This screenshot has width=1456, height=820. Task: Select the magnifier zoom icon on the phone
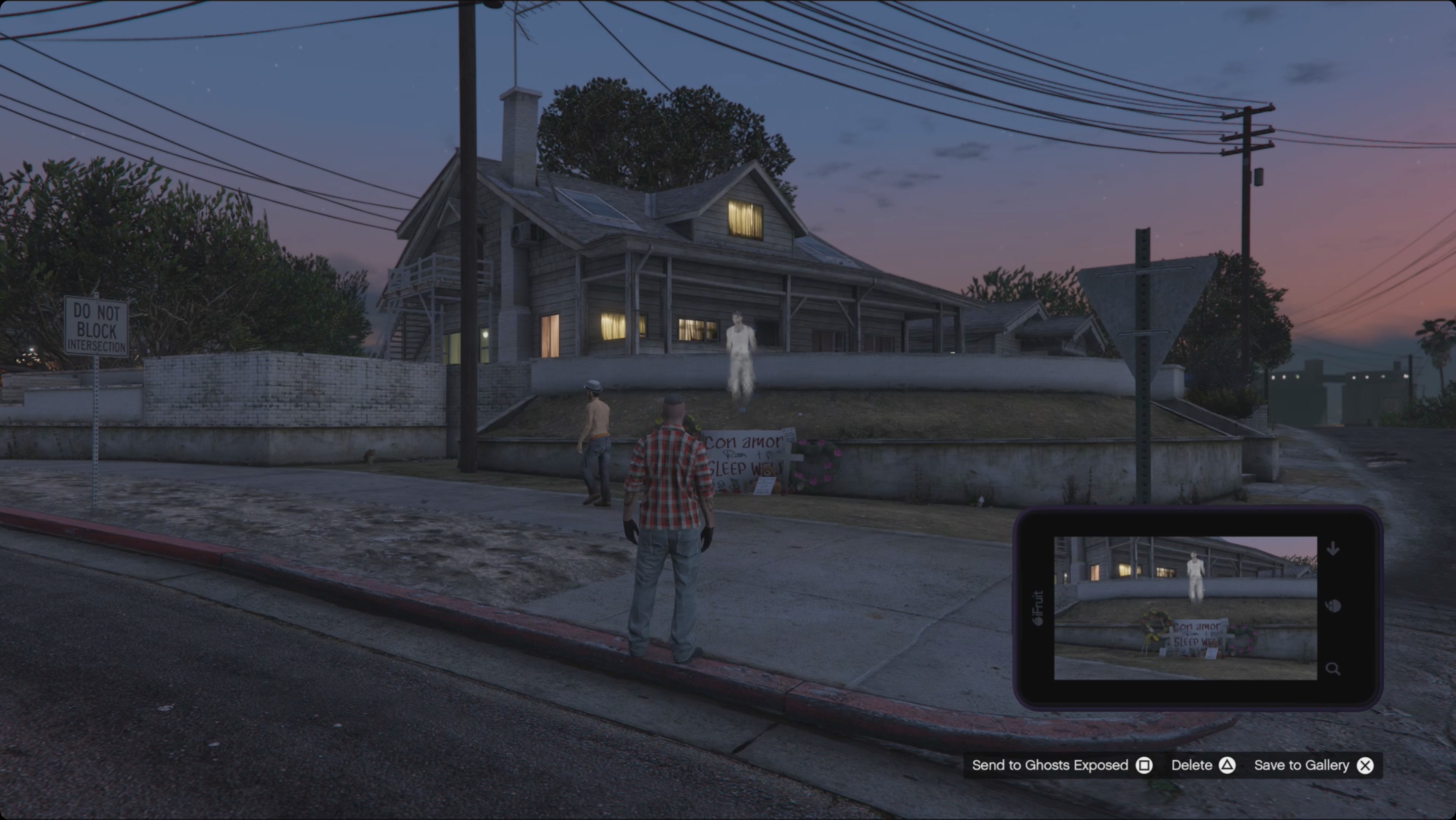click(x=1333, y=668)
